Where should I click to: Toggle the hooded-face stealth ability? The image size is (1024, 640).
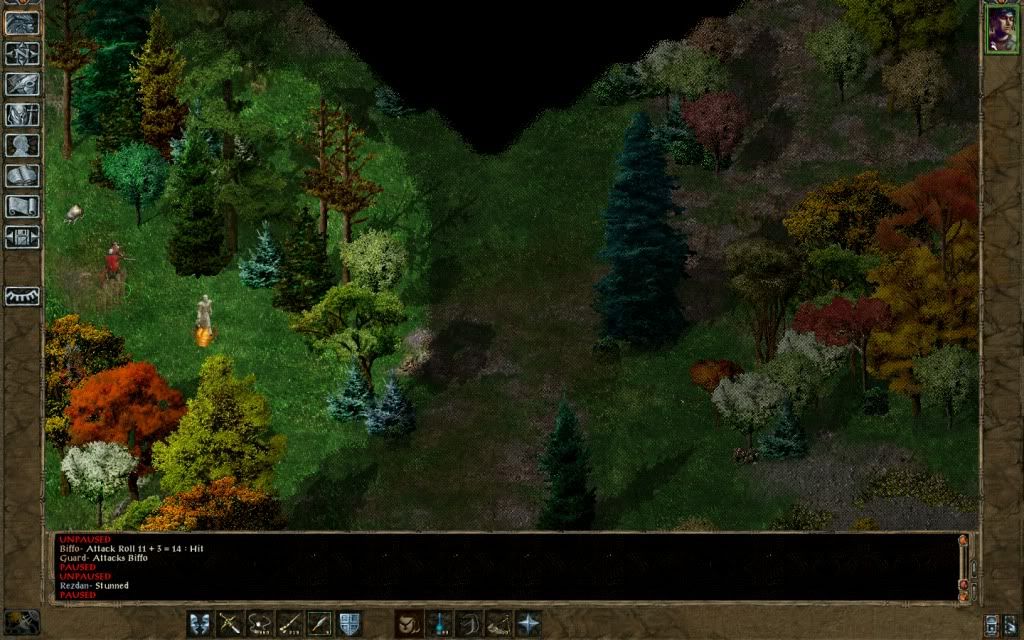(408, 623)
